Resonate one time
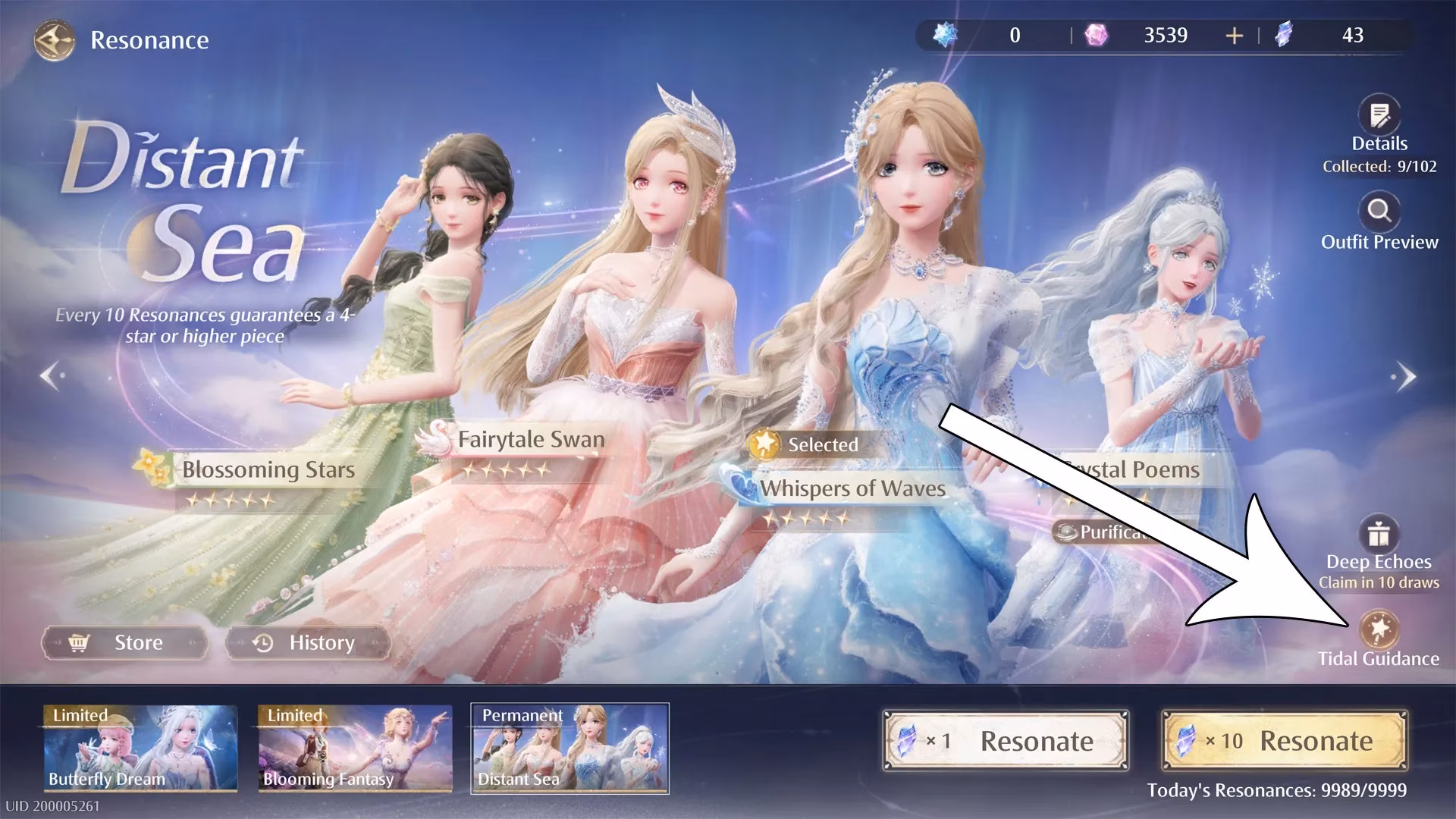The image size is (1456, 819). pos(1006,741)
